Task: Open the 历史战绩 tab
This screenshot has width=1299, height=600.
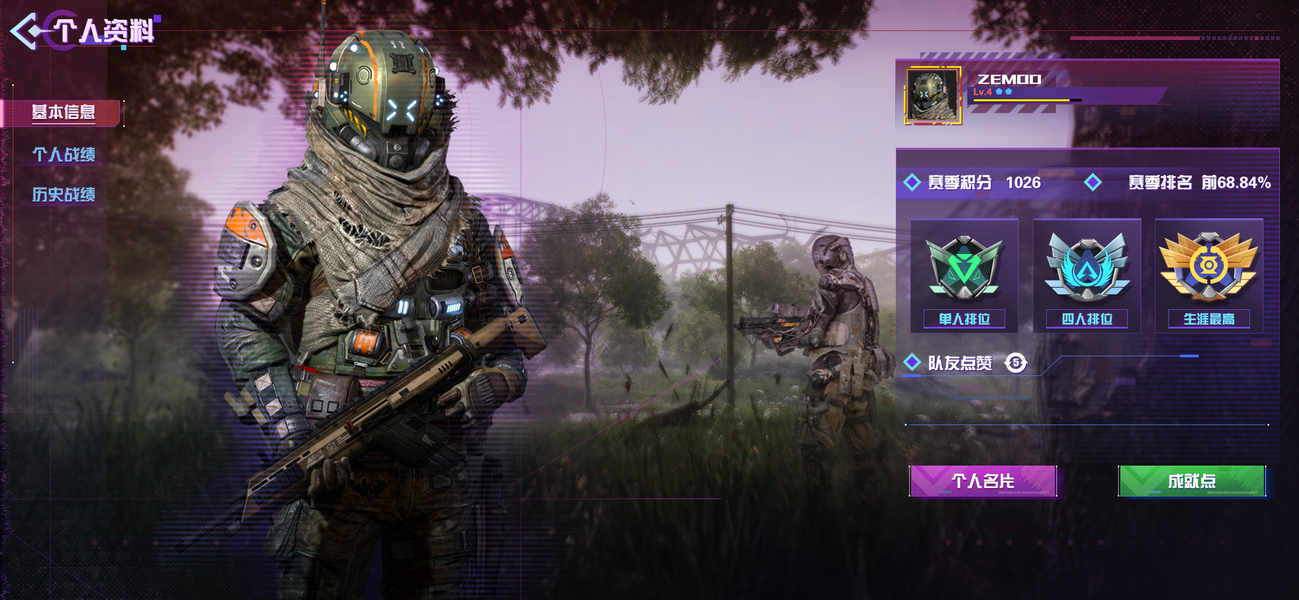Action: click(64, 195)
